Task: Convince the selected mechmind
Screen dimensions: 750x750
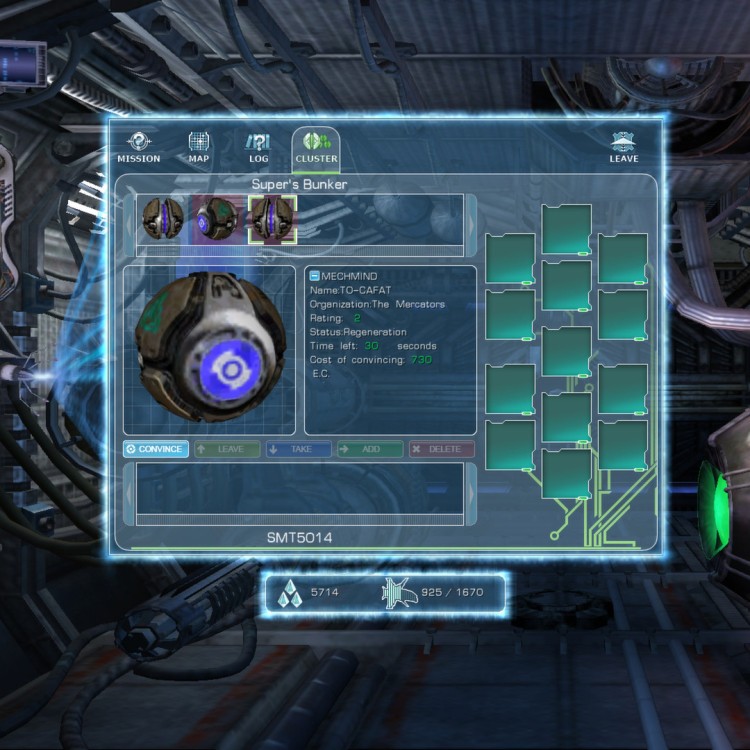Action: tap(156, 450)
